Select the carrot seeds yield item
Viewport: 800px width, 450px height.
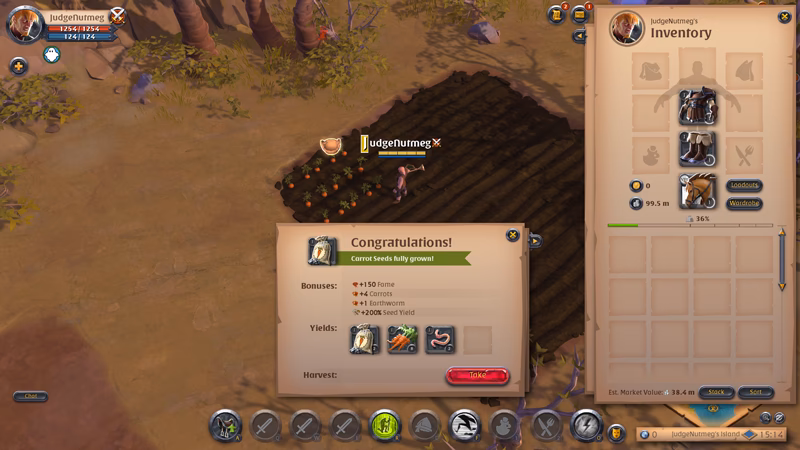tap(365, 340)
